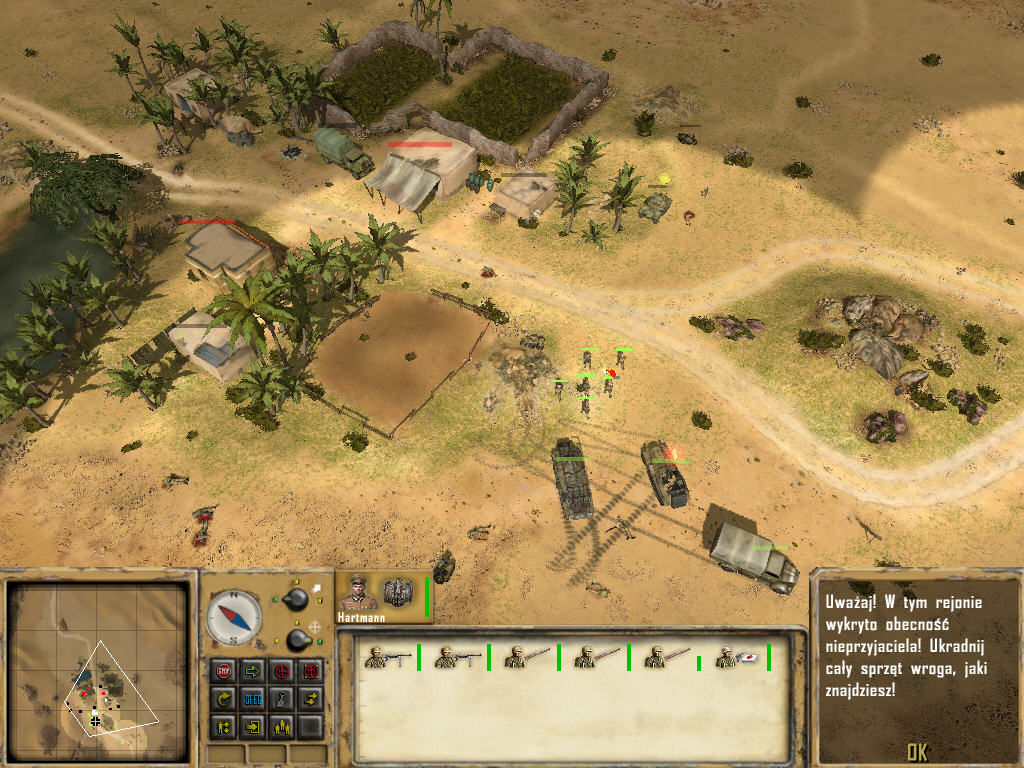Select the shovel dig-in command
This screenshot has height=768, width=1024.
pos(282,698)
